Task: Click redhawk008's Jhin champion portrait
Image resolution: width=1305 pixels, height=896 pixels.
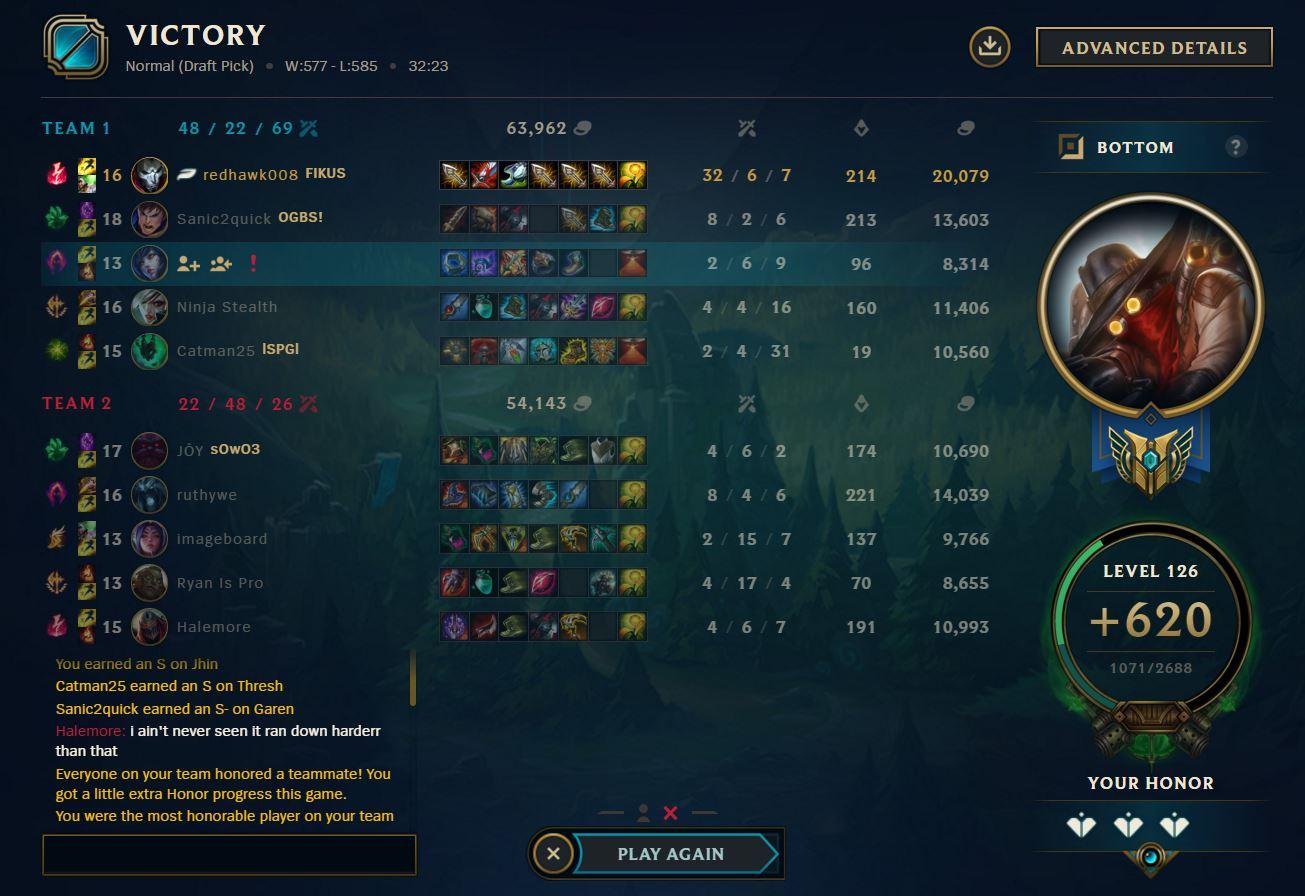Action: [149, 175]
